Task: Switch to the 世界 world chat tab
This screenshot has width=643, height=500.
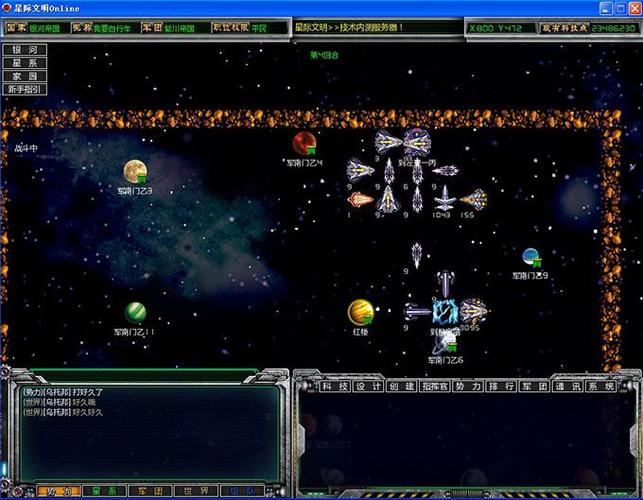Action: 196,491
